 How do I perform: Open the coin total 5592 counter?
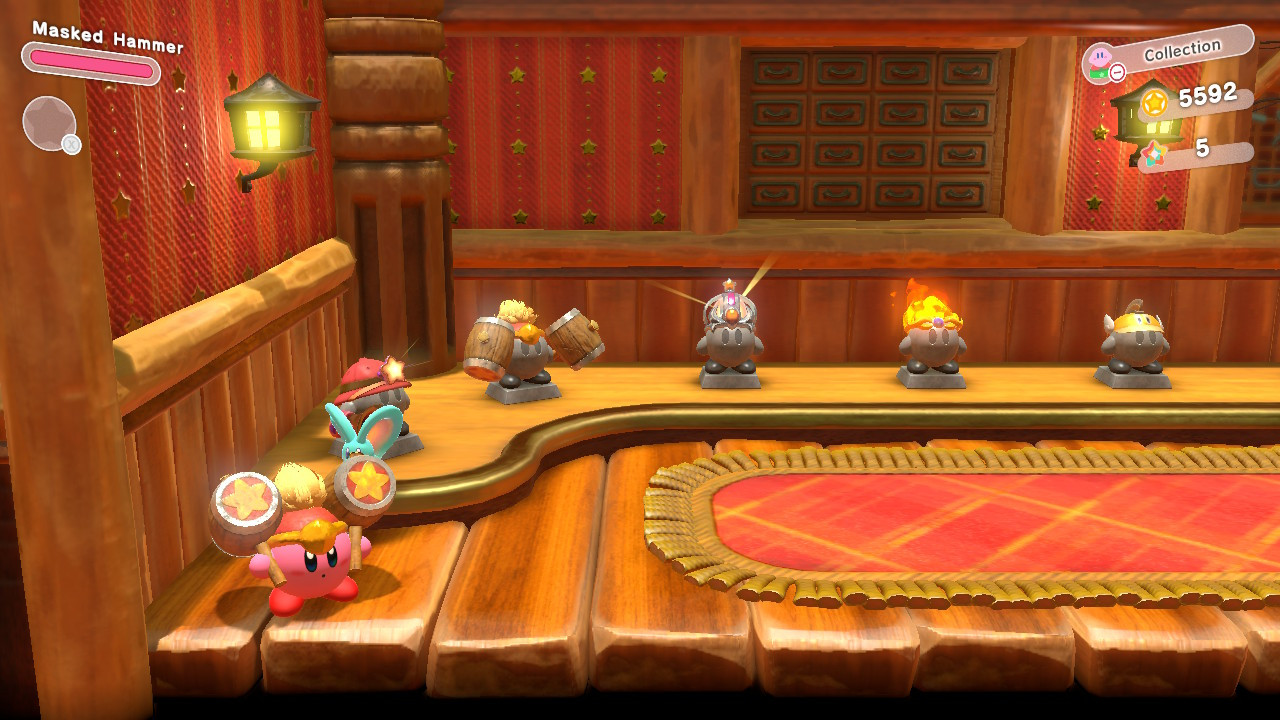click(x=1210, y=98)
